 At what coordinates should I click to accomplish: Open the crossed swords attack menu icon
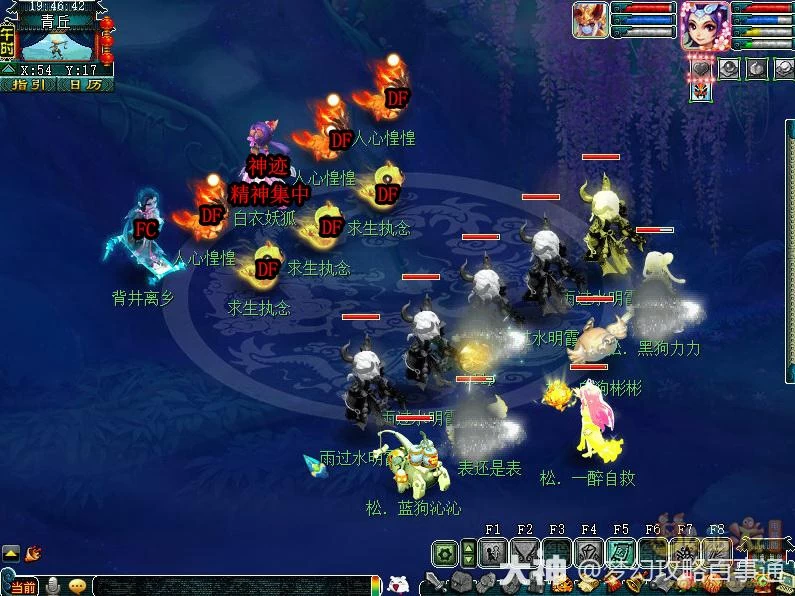[x=434, y=581]
